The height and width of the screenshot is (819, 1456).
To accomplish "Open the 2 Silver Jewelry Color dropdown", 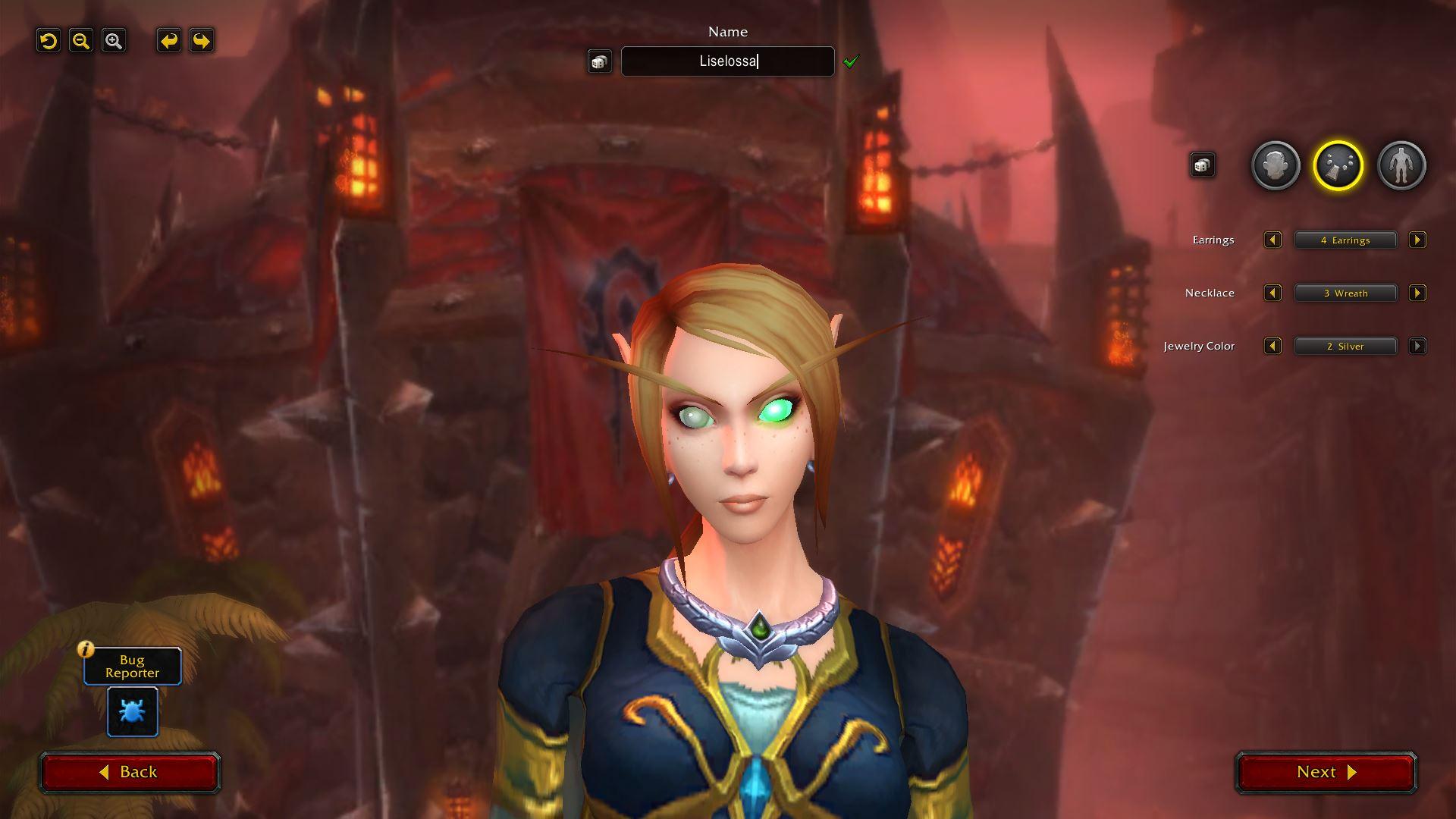I will click(1345, 347).
